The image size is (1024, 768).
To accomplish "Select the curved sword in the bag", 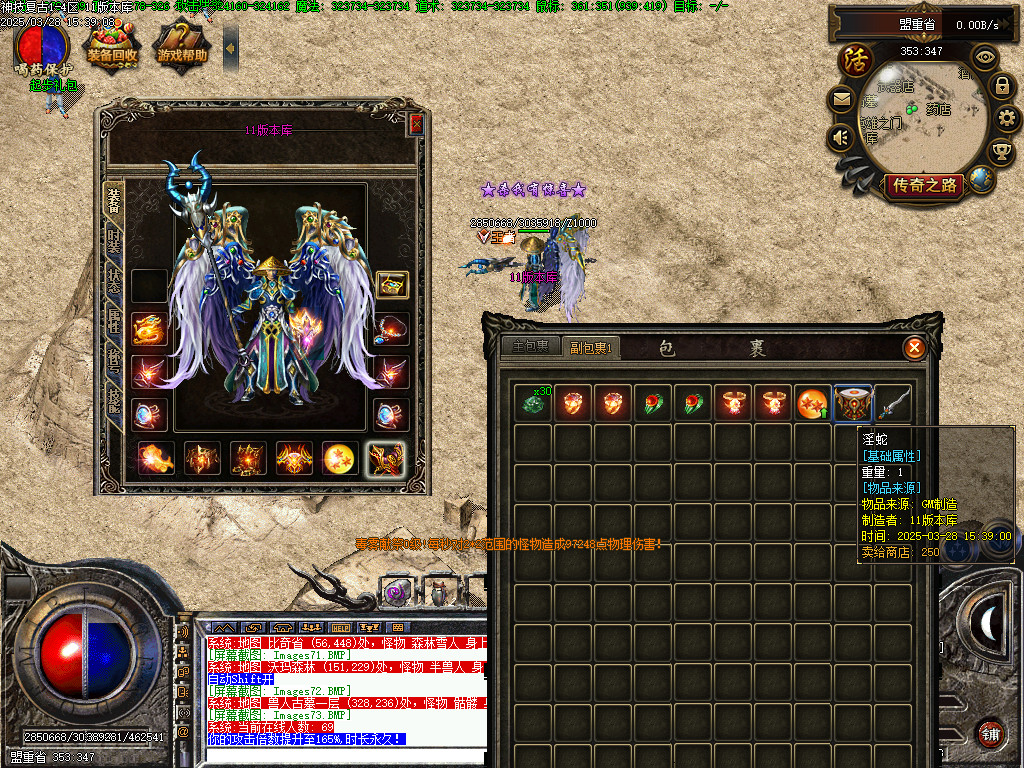I will (893, 403).
